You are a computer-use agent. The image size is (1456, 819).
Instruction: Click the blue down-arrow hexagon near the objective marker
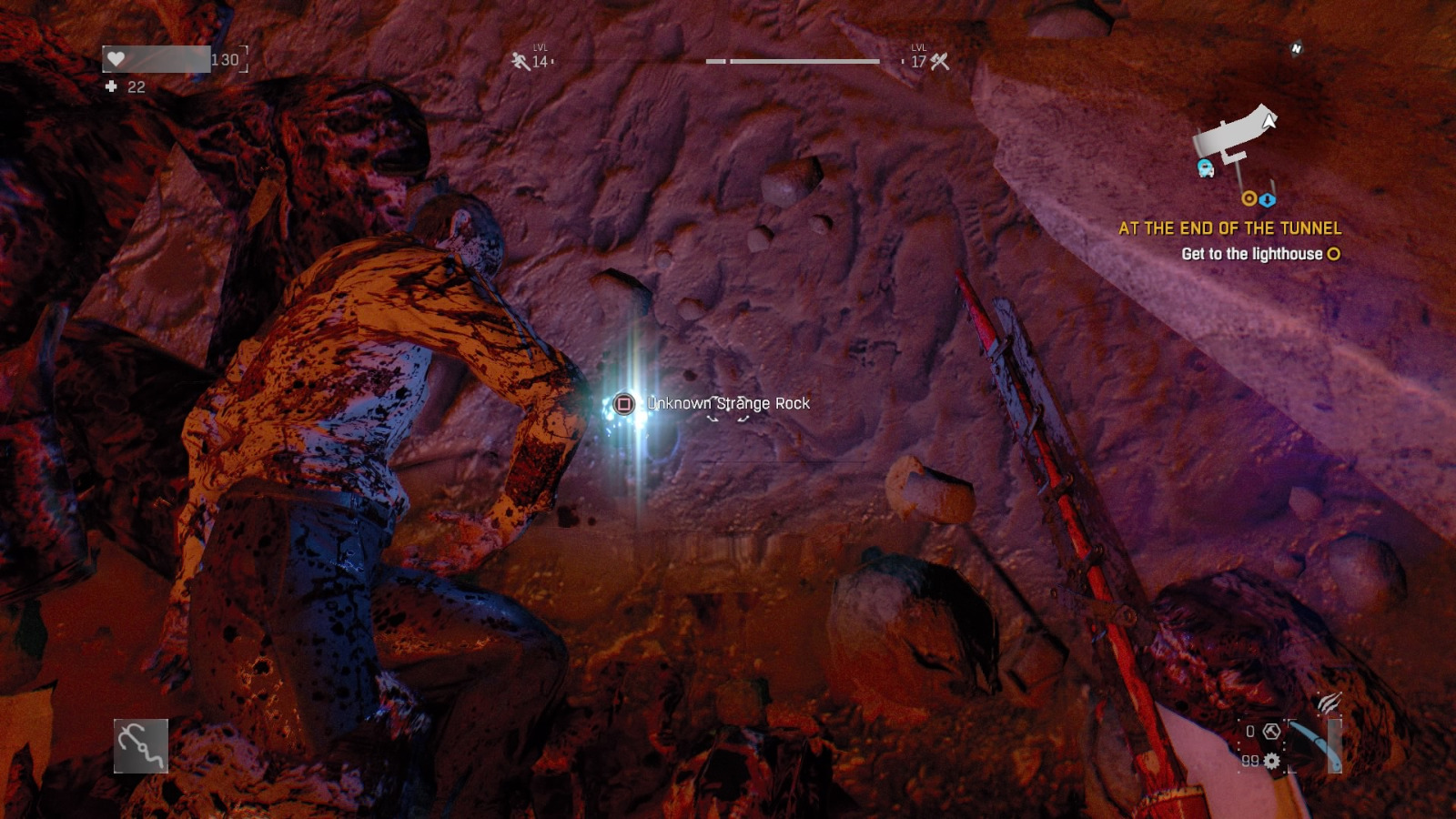1267,200
